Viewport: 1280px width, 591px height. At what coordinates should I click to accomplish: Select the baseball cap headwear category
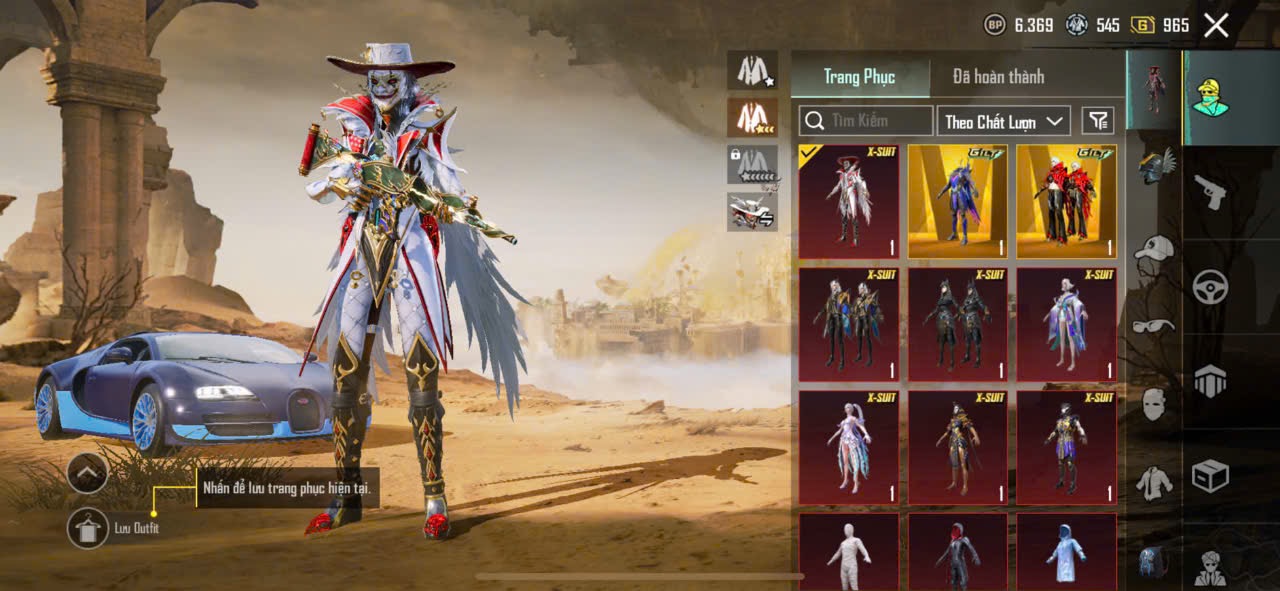[1155, 247]
